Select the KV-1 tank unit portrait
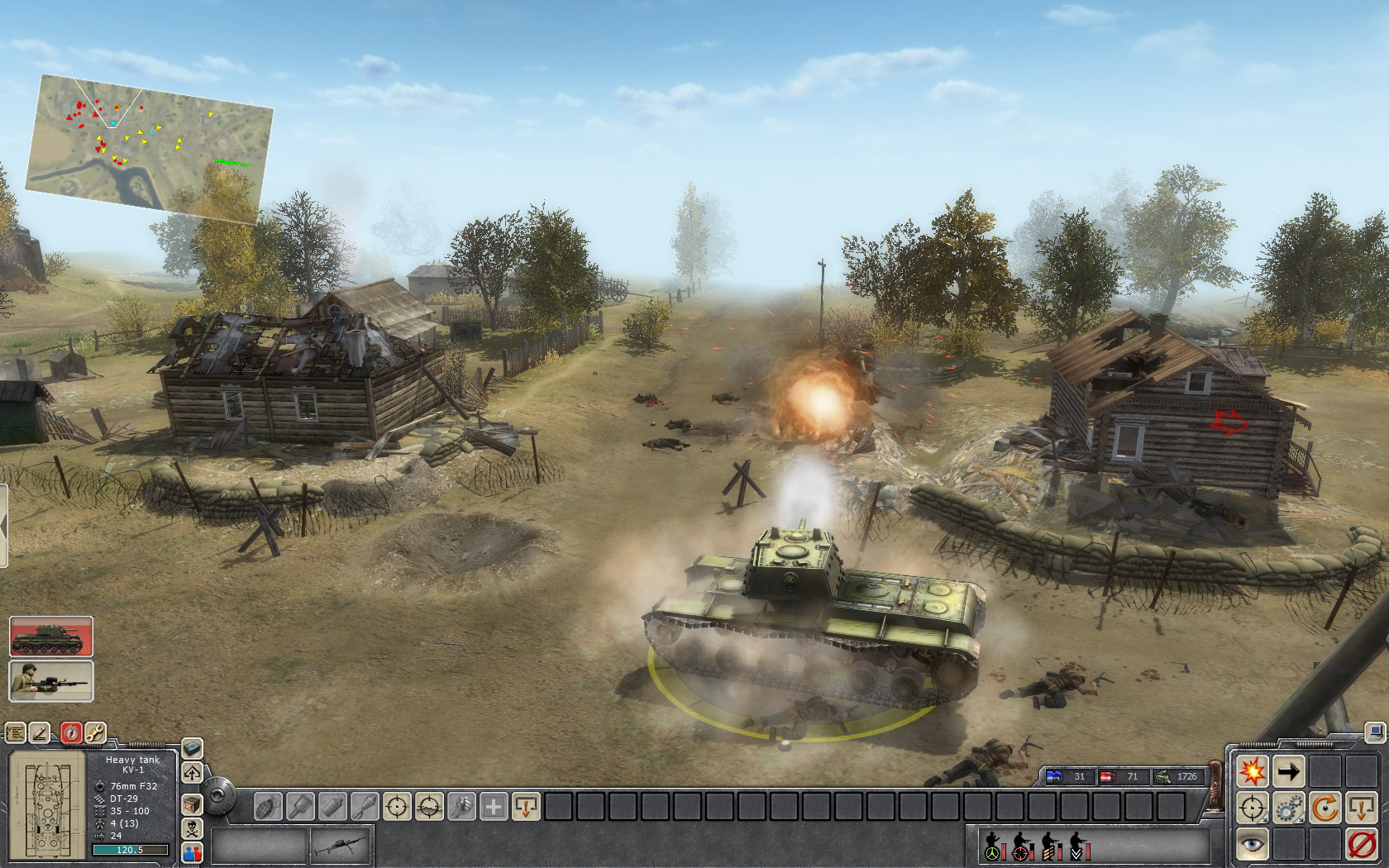This screenshot has width=1389, height=868. coord(51,637)
